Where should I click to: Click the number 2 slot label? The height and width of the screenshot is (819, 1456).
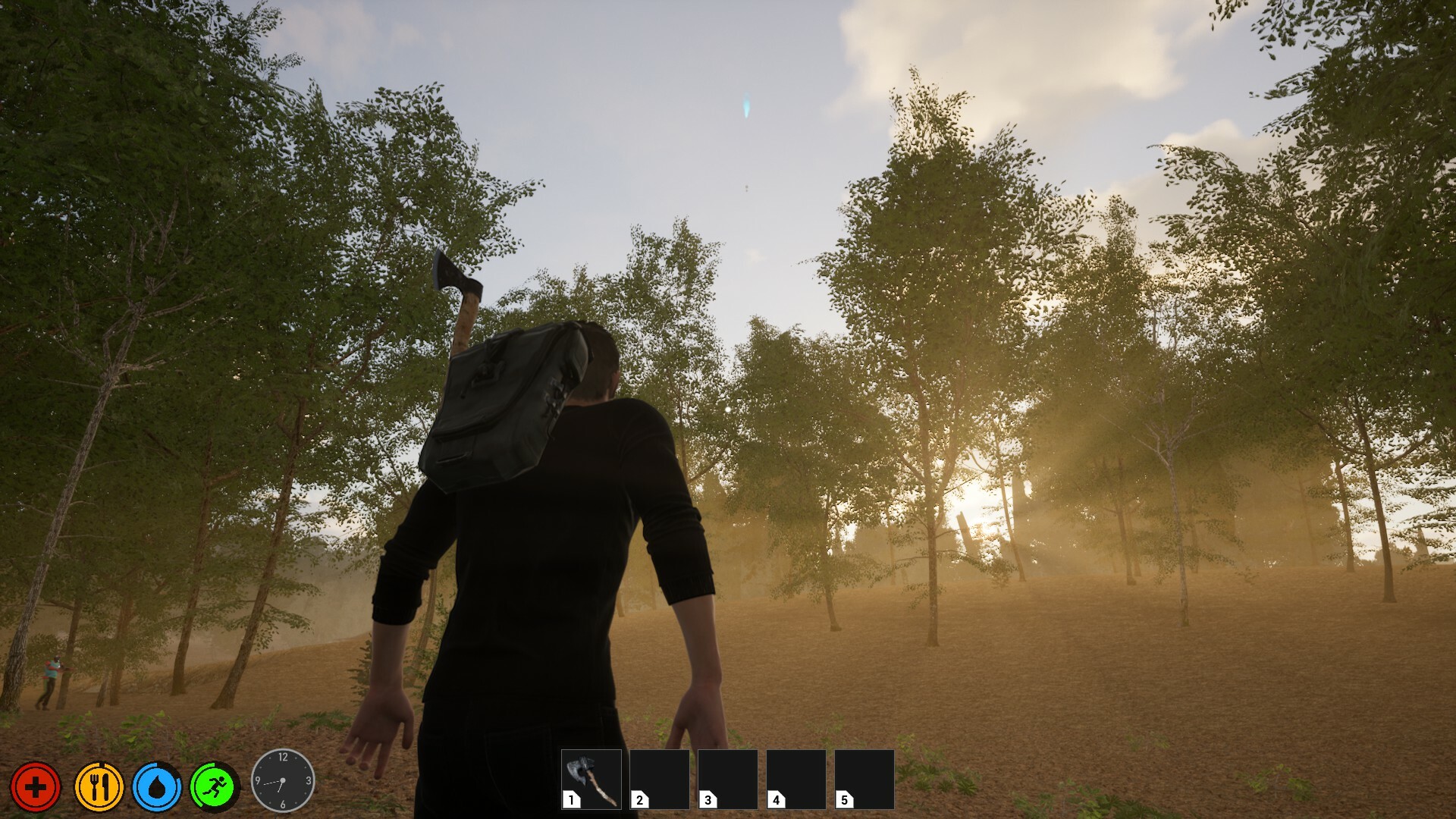click(638, 799)
